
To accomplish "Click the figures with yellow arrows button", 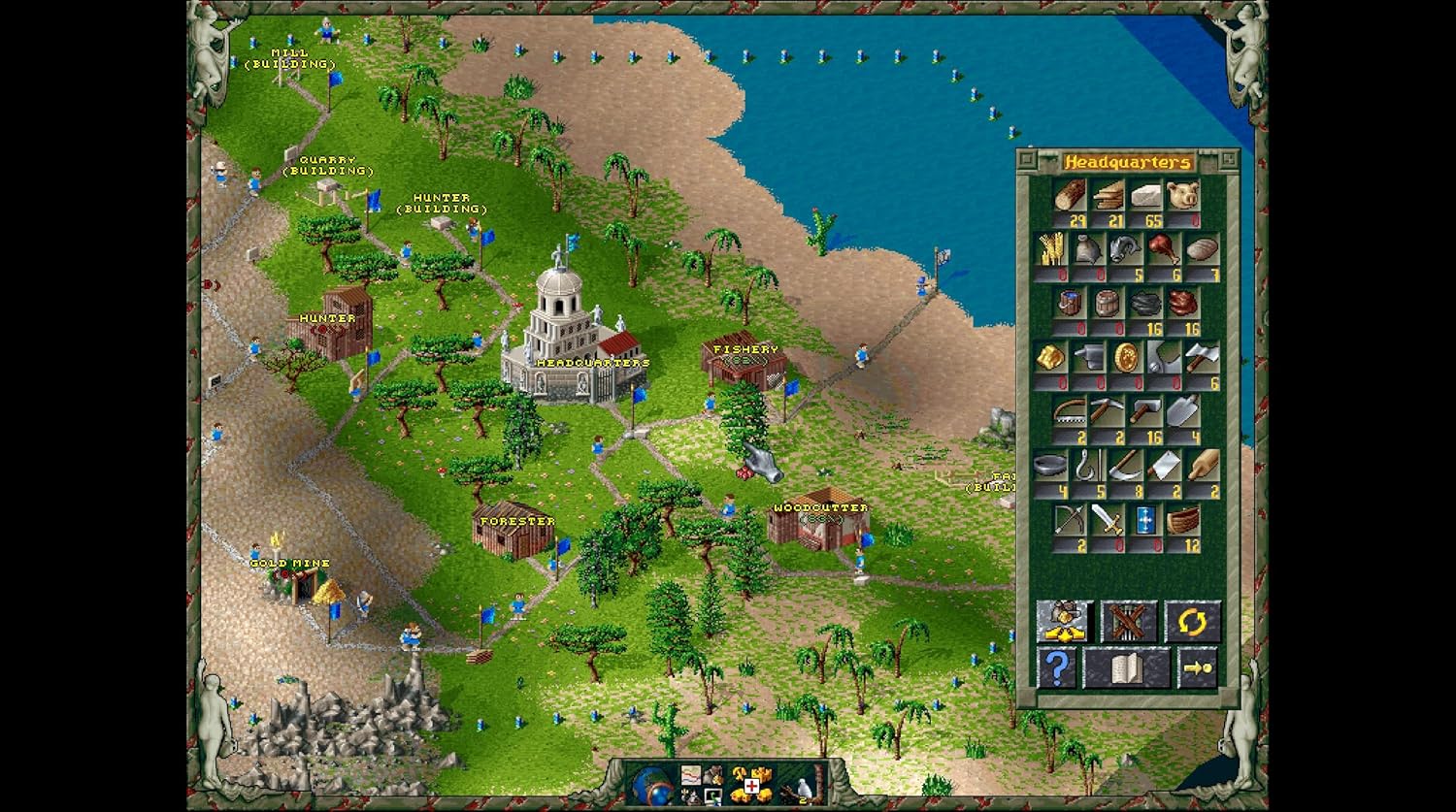I will coord(1065,622).
